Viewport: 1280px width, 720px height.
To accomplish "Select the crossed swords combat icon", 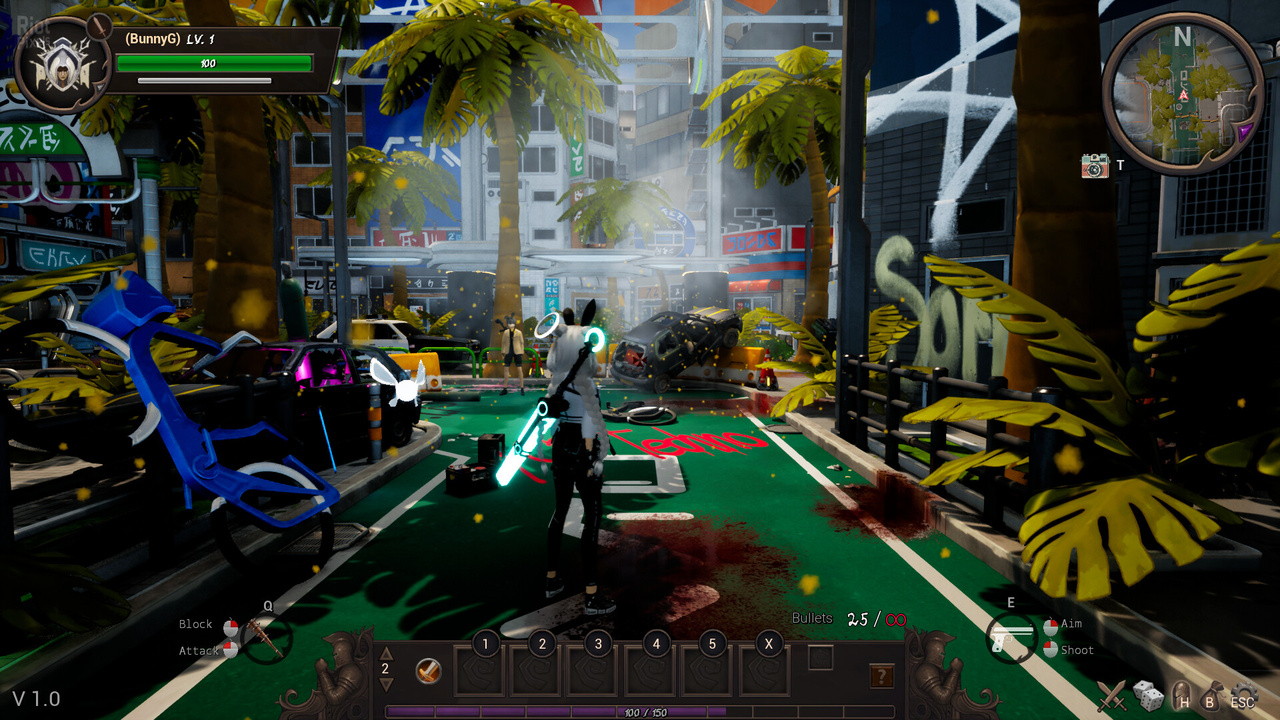I will pyautogui.click(x=1111, y=694).
